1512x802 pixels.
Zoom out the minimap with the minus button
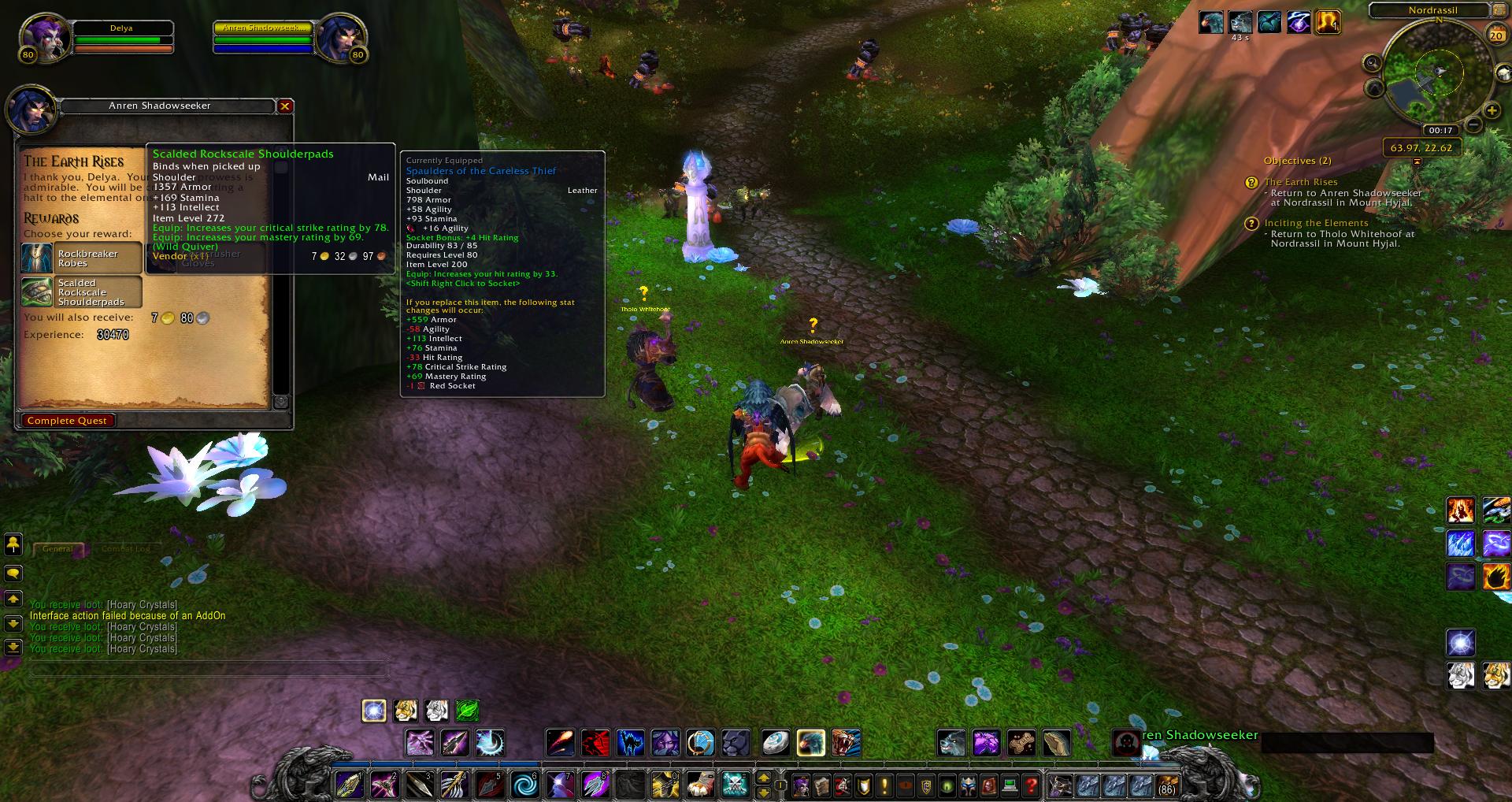(1473, 124)
